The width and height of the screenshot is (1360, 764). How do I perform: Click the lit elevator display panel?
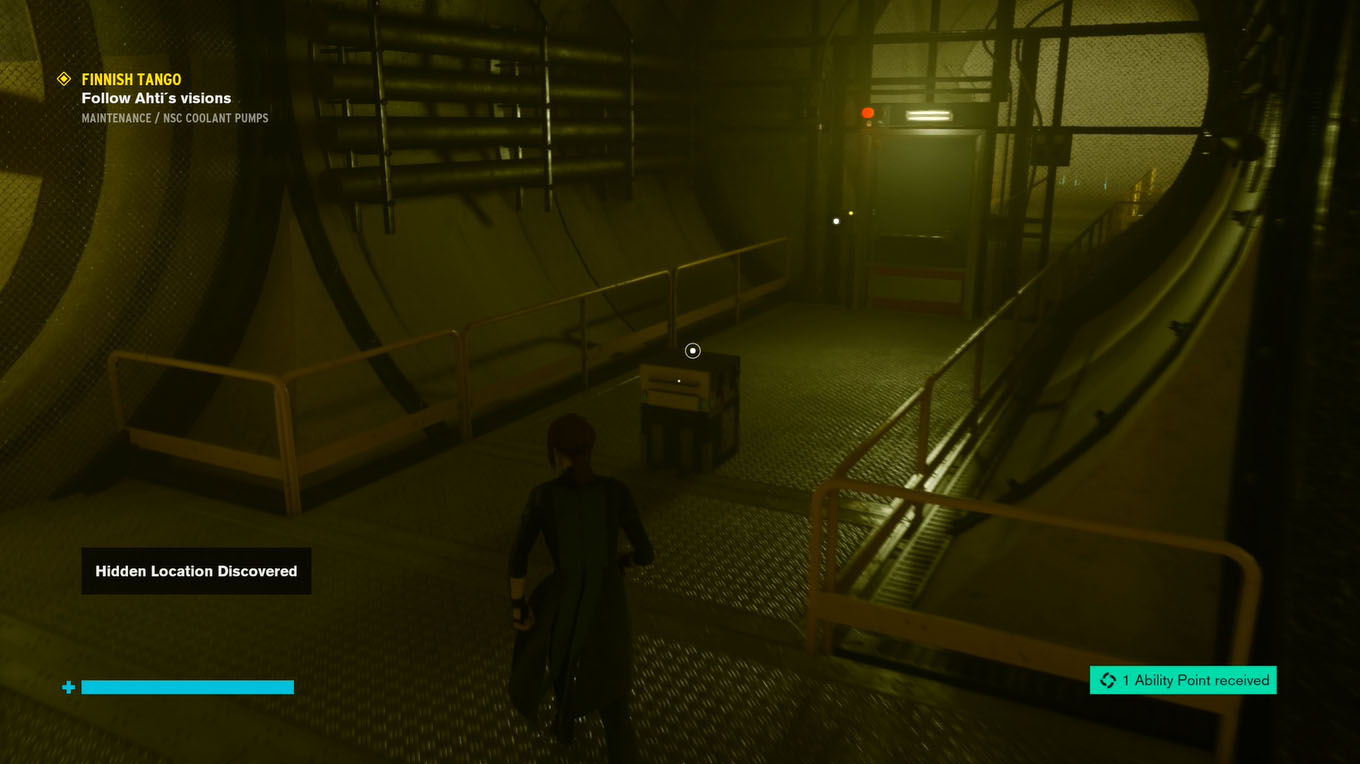click(x=928, y=115)
